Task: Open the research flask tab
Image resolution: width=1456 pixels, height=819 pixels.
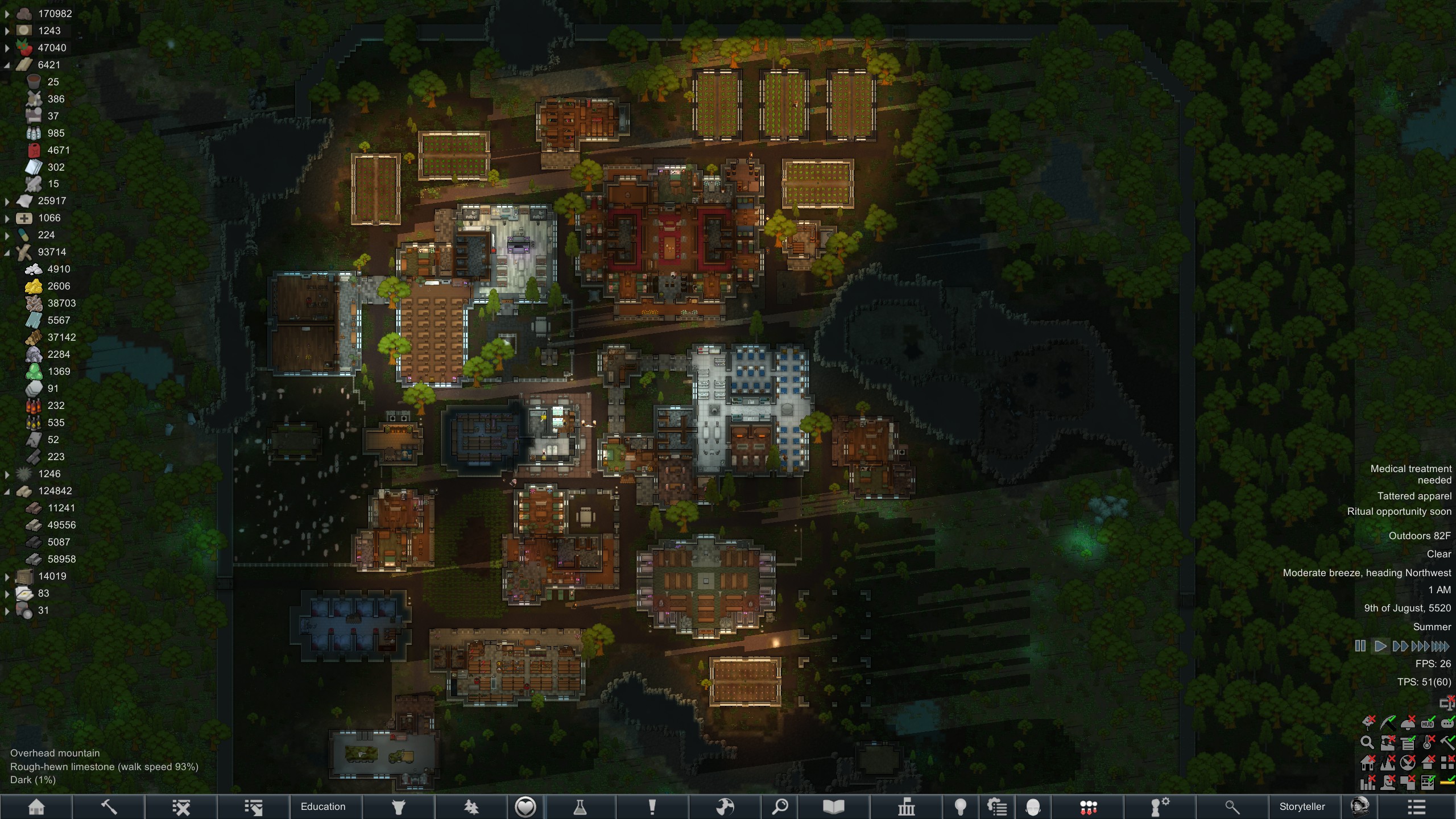Action: (x=580, y=806)
